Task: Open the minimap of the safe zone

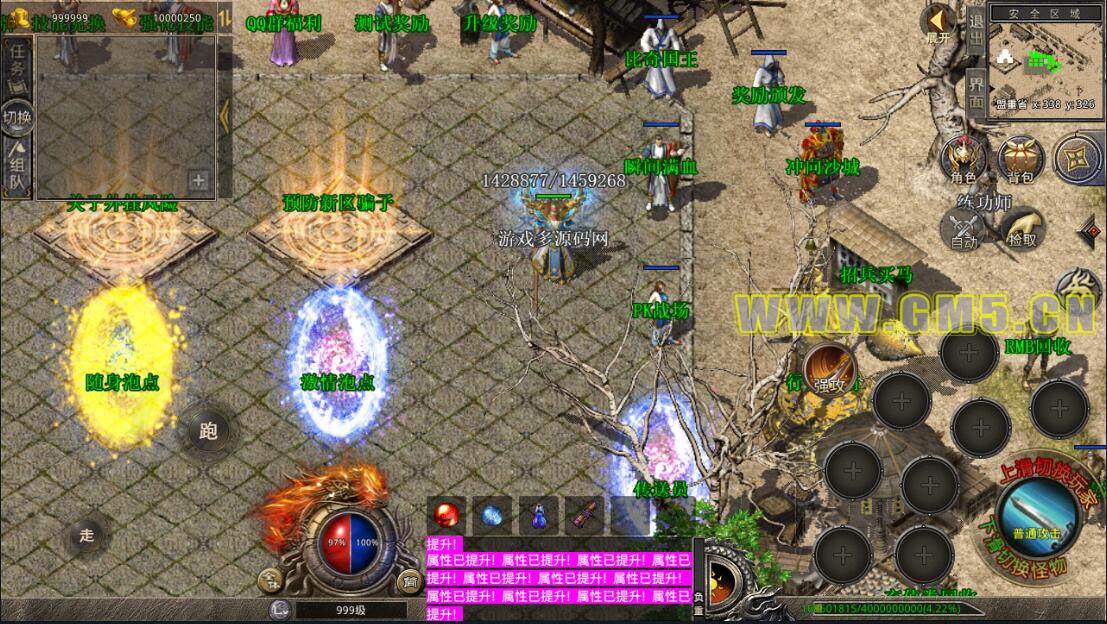Action: [x=1043, y=60]
